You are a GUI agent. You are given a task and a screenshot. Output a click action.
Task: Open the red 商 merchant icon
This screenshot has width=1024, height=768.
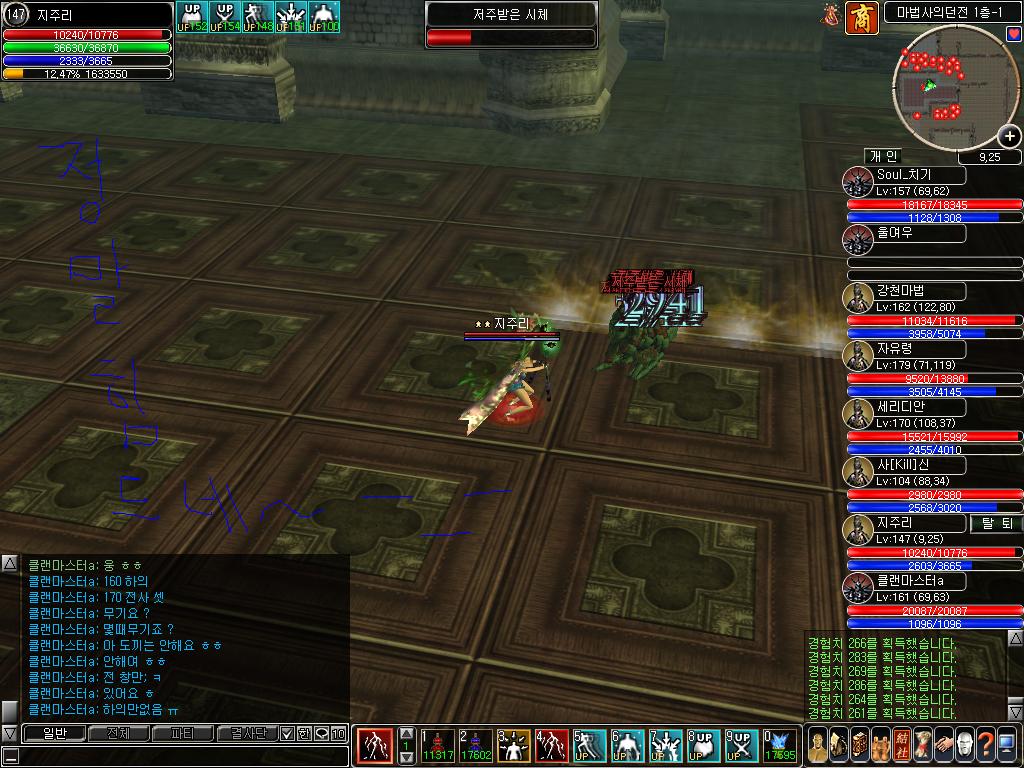pyautogui.click(x=861, y=18)
